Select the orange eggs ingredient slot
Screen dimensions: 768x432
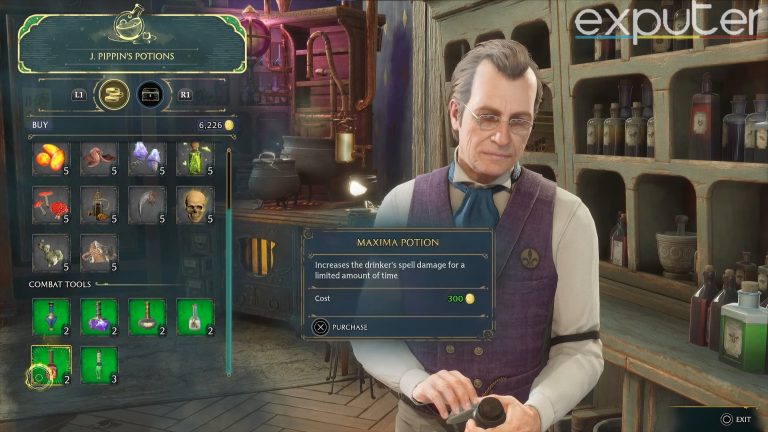49,157
